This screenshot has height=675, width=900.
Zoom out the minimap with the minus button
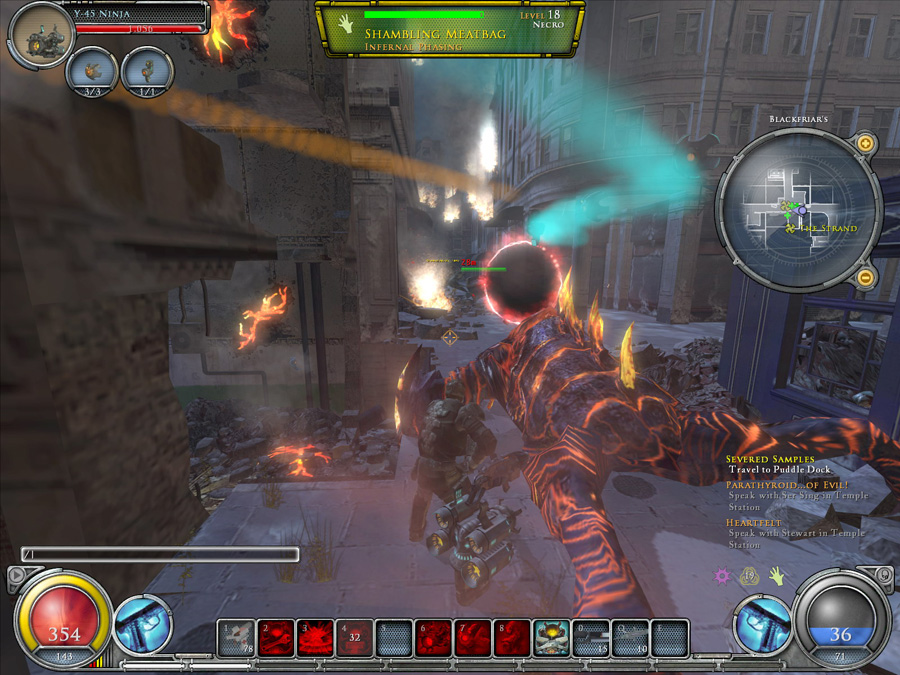(866, 277)
